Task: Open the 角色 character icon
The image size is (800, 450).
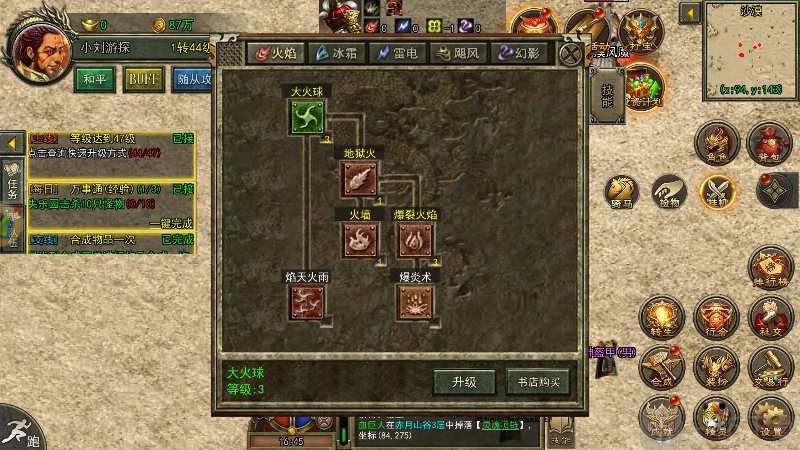Action: (717, 142)
